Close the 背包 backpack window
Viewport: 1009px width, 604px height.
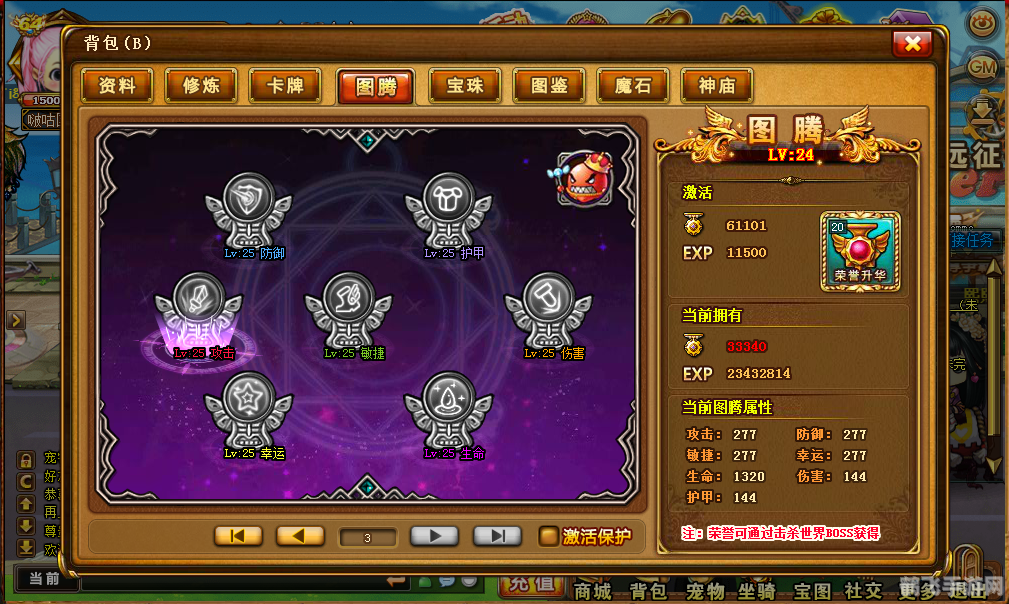(x=911, y=43)
